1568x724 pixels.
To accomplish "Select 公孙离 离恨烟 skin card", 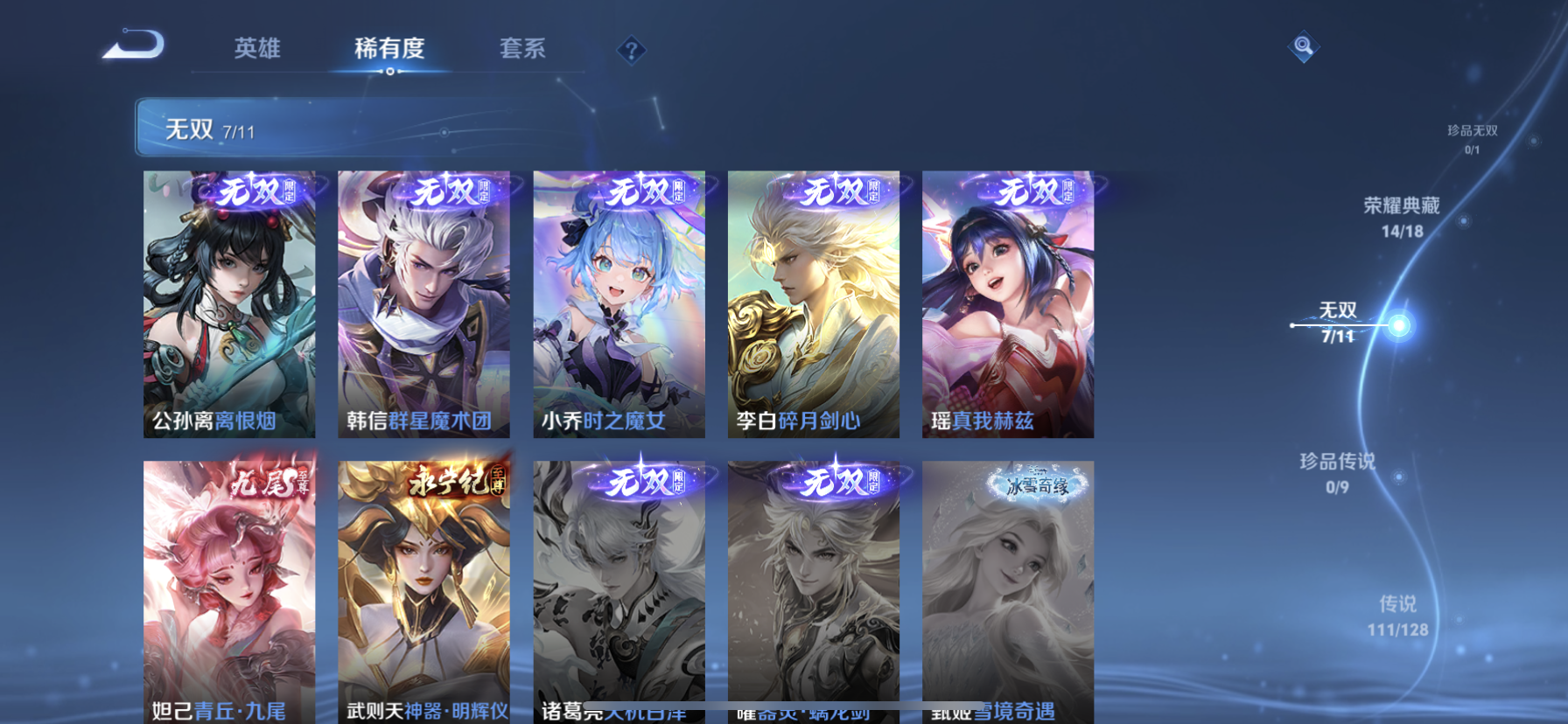I will [x=229, y=304].
